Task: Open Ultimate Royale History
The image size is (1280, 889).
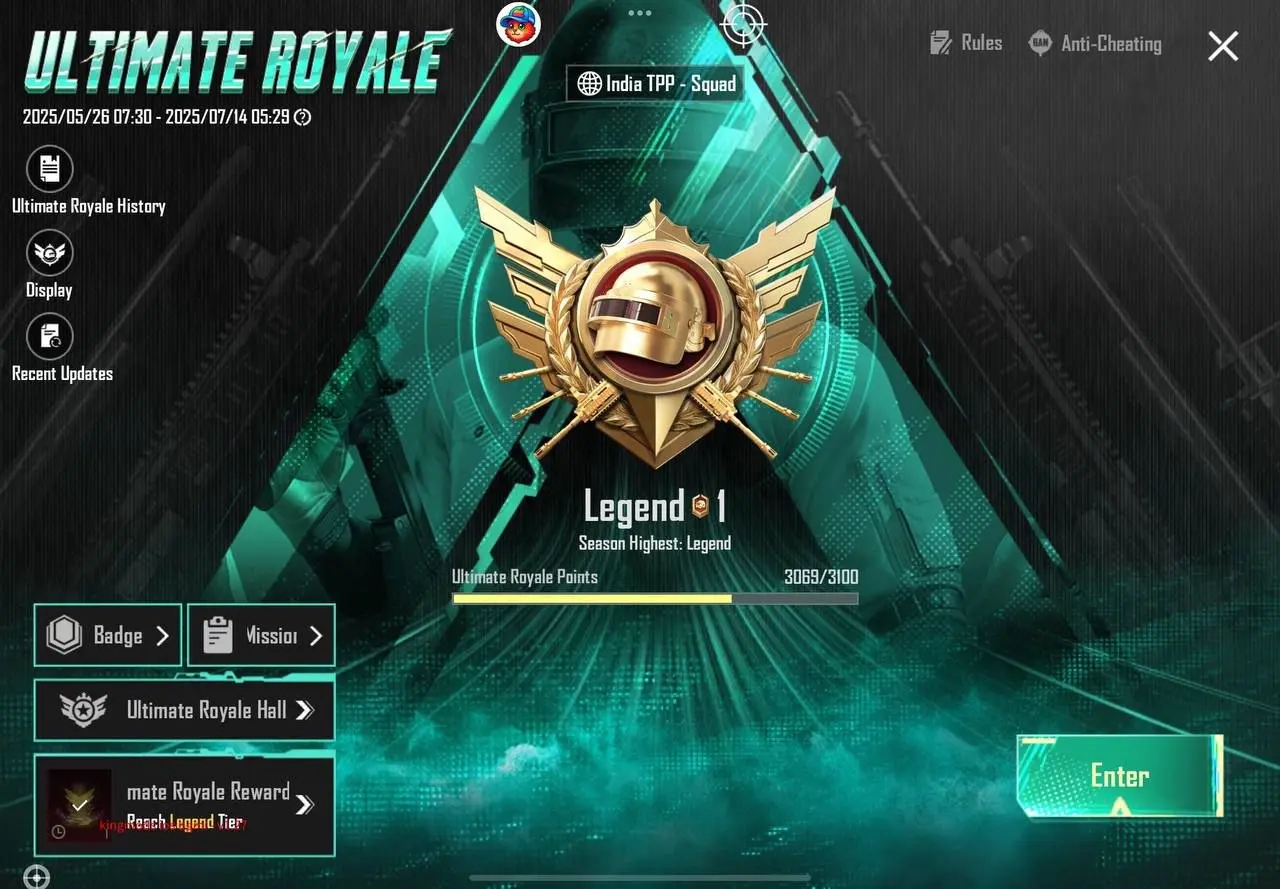Action: 48,169
